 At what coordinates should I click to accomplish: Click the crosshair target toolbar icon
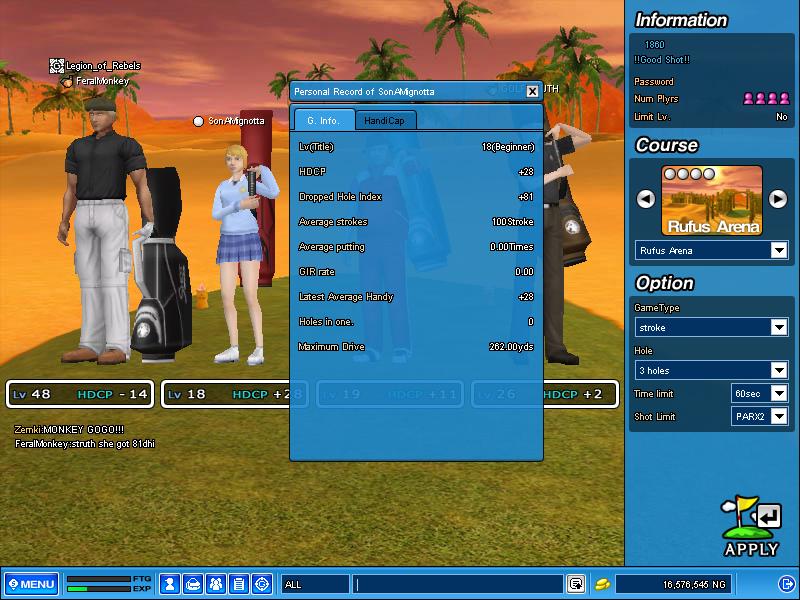(262, 584)
